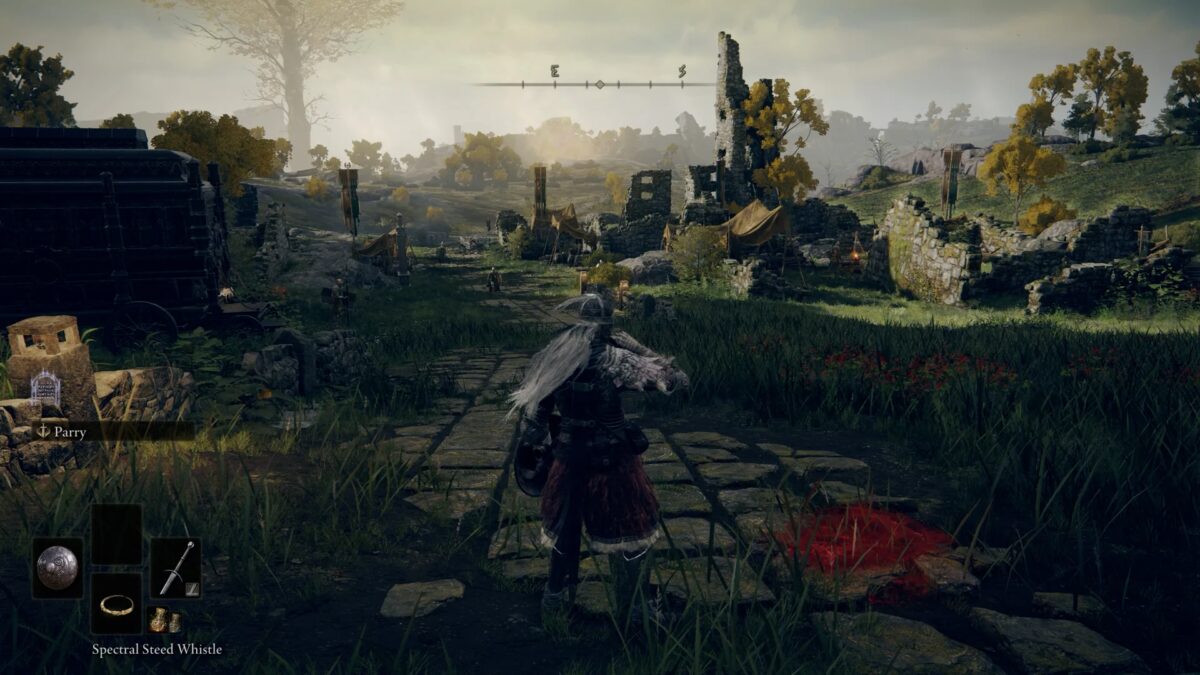Click the Parry skill label
Image resolution: width=1200 pixels, height=675 pixels.
click(70, 432)
